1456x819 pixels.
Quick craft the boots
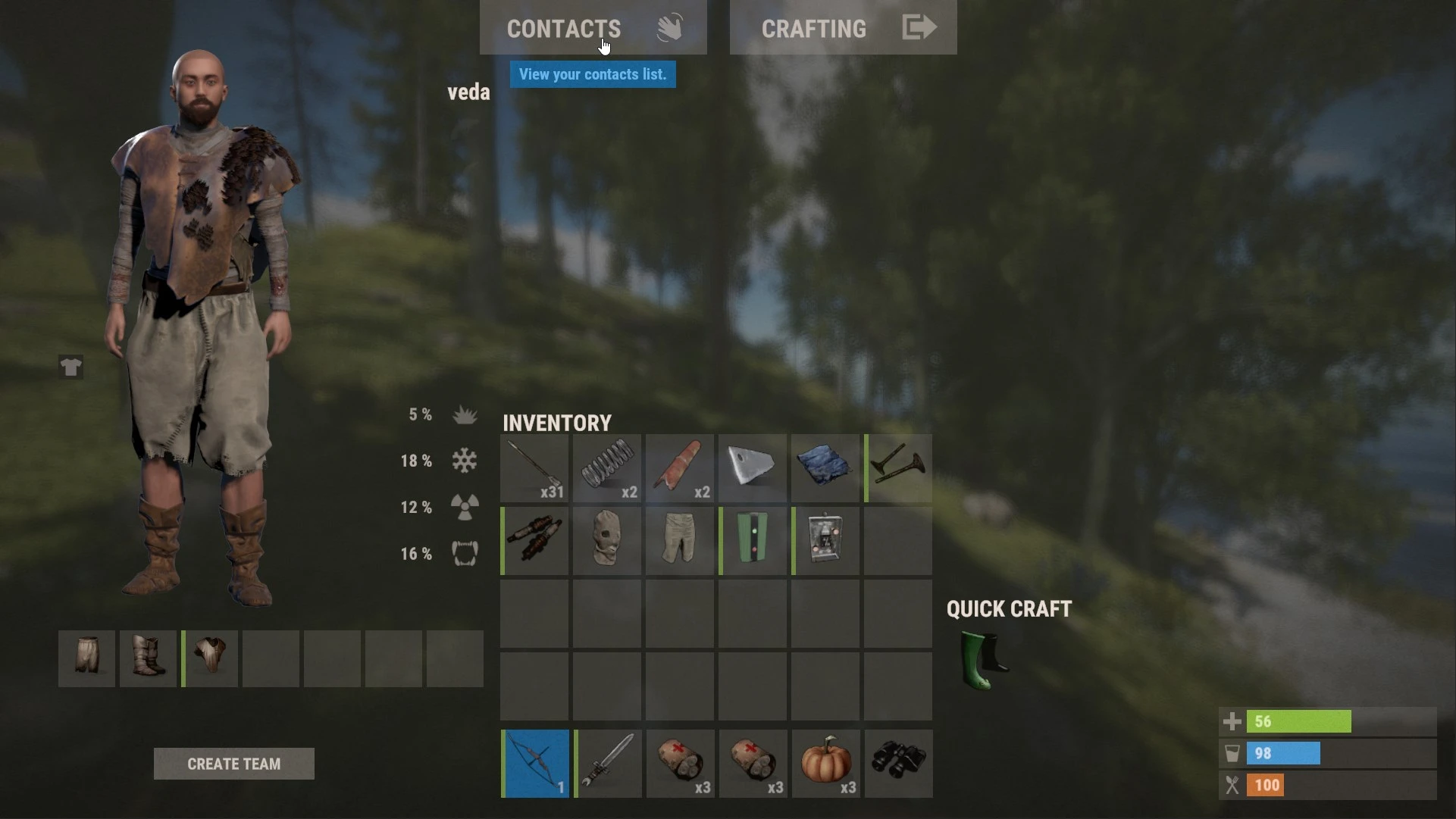[x=982, y=661]
